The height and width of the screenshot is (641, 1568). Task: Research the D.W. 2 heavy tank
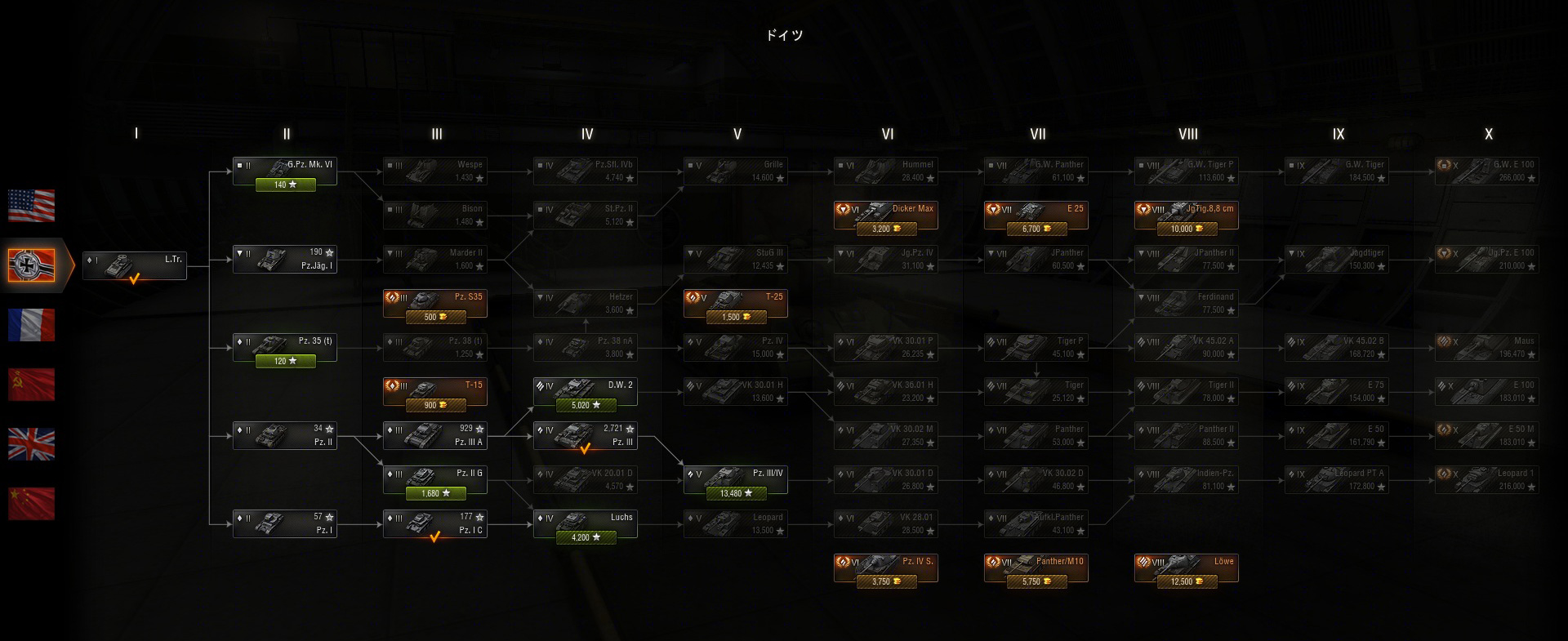586,392
